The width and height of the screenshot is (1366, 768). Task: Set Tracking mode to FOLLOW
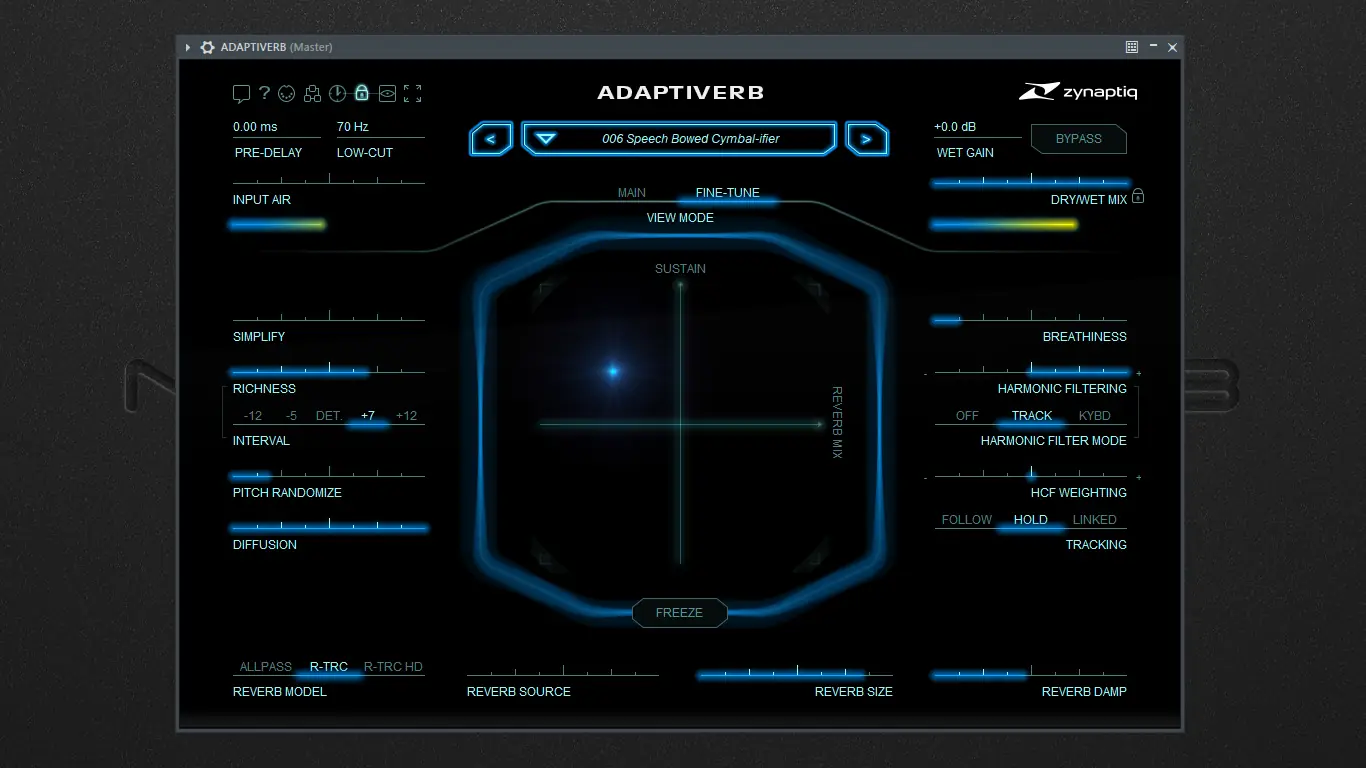pyautogui.click(x=966, y=519)
